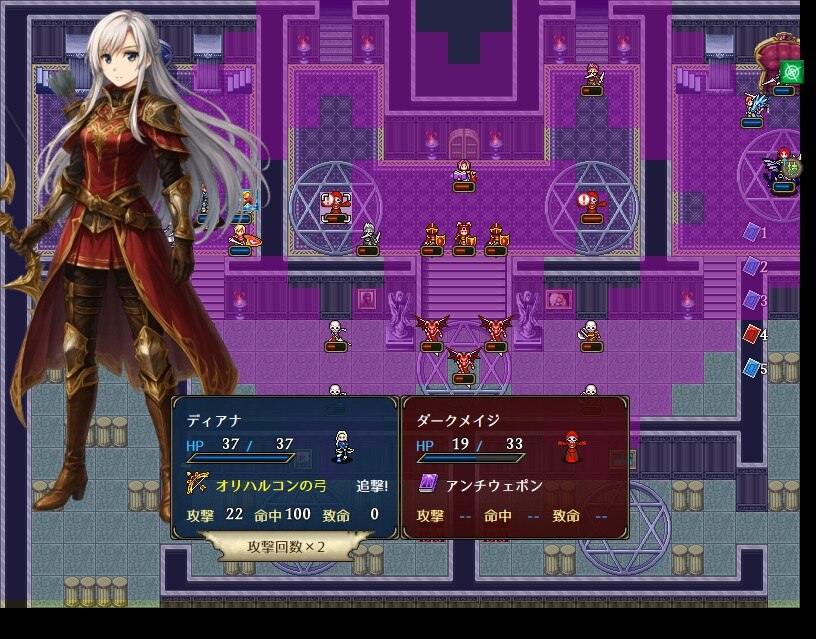Click the green crosshair icon

(793, 71)
